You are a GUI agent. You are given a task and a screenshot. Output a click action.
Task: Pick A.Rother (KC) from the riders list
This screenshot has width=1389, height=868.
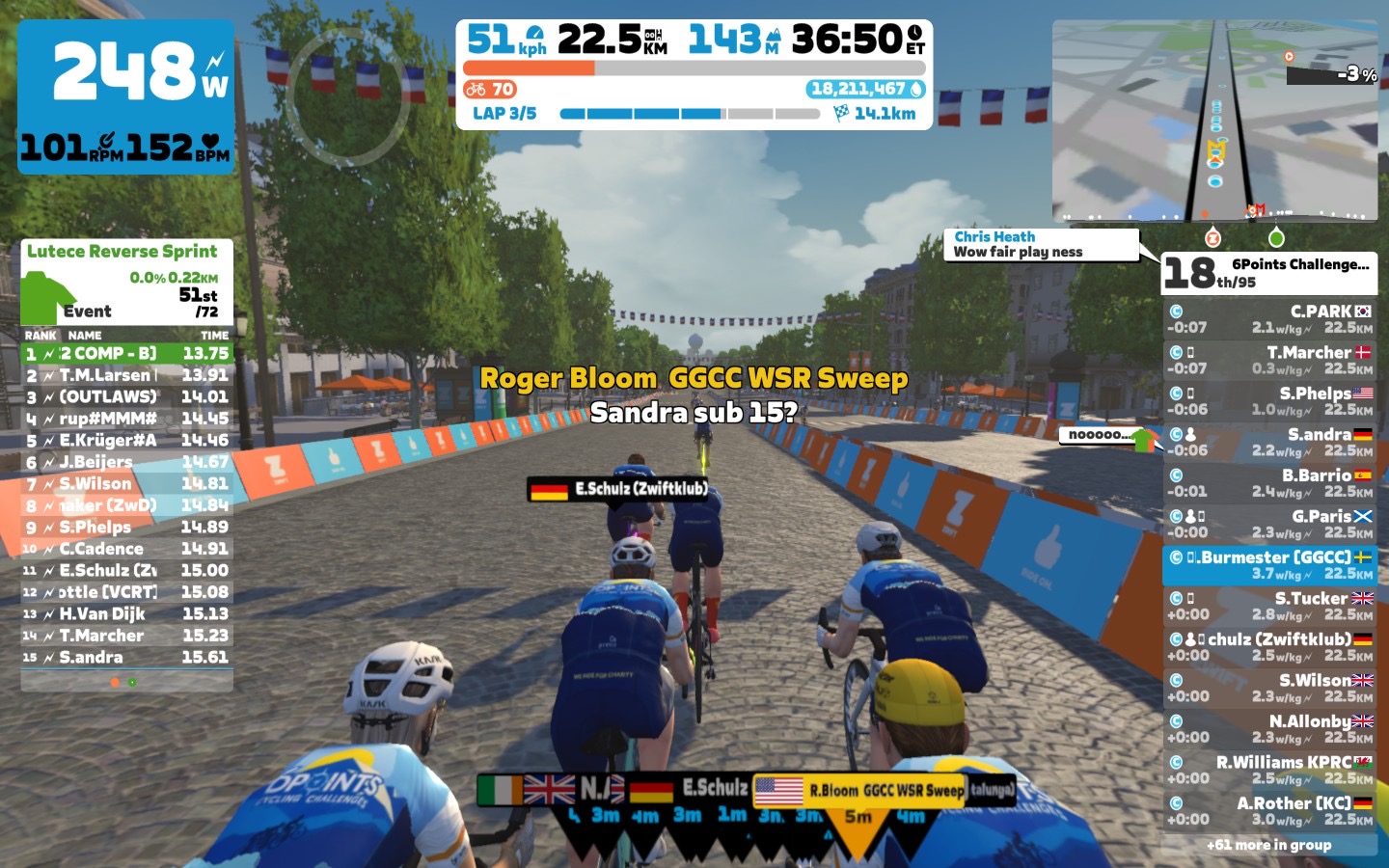[x=1269, y=811]
